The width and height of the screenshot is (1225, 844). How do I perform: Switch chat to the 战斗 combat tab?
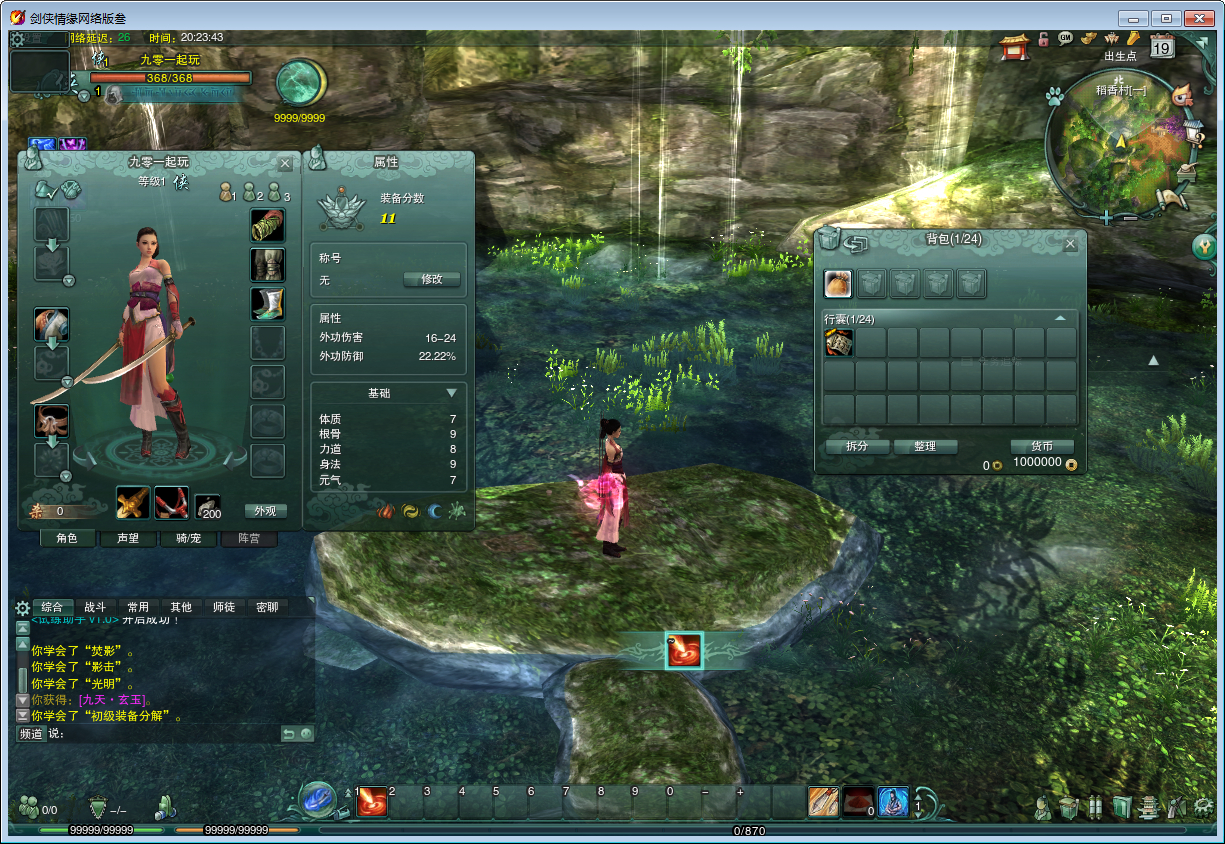(95, 607)
